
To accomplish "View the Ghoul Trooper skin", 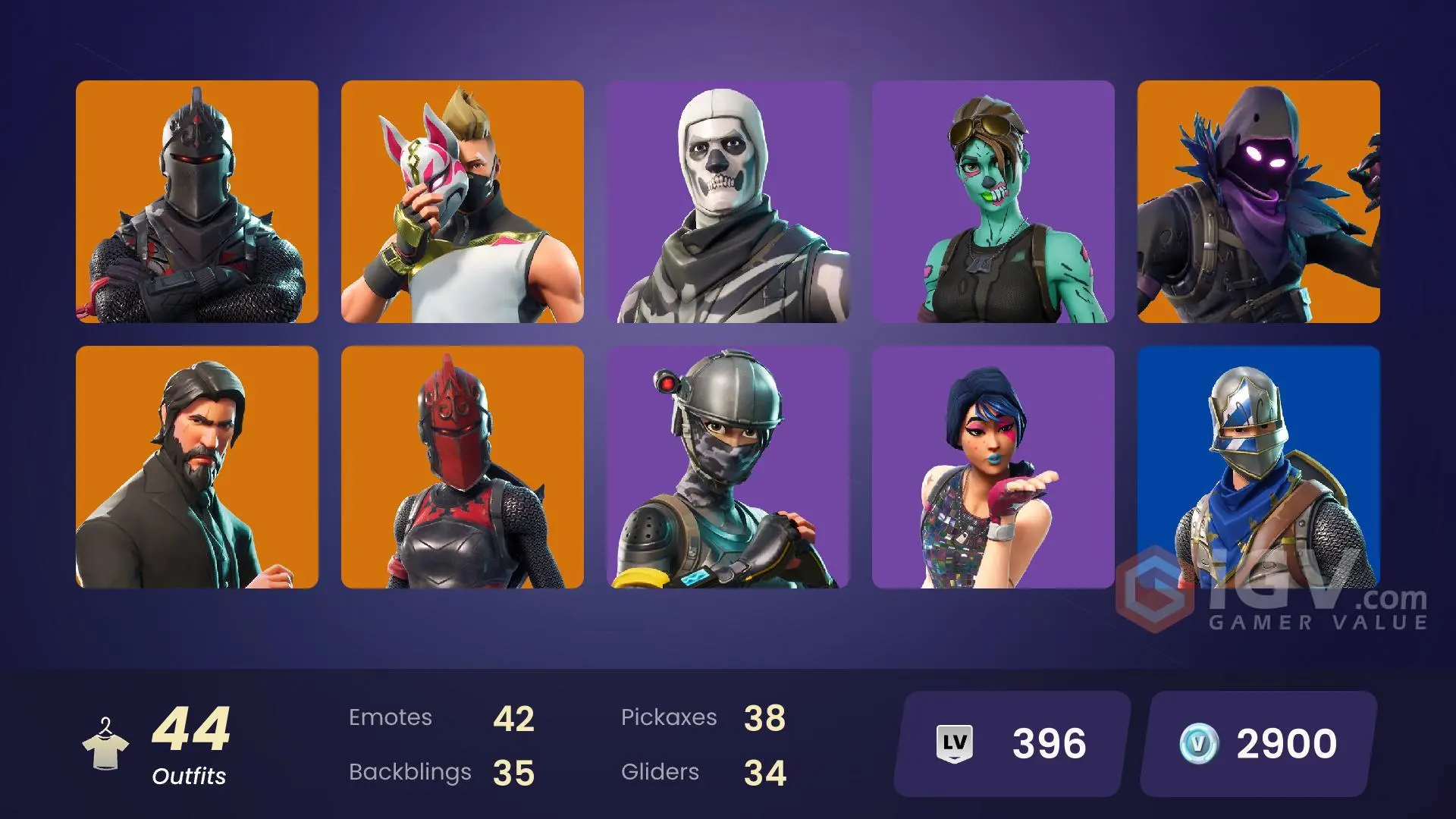I will click(x=993, y=201).
